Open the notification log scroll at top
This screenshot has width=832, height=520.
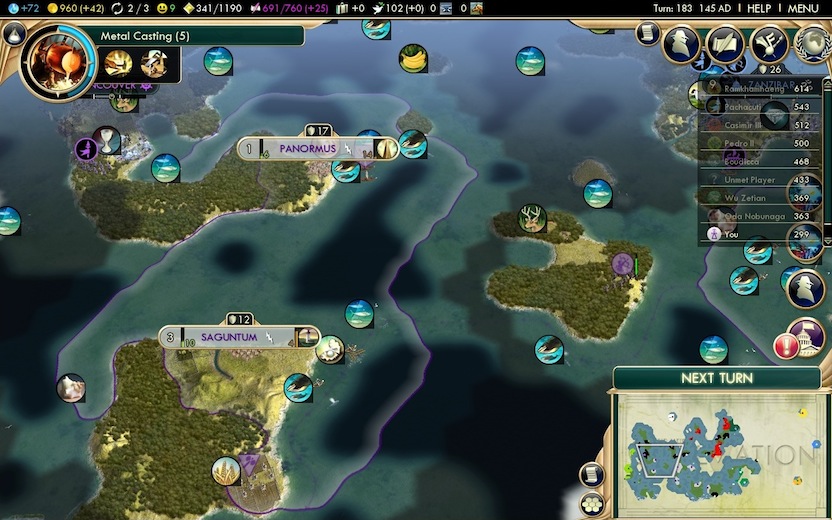coord(647,33)
